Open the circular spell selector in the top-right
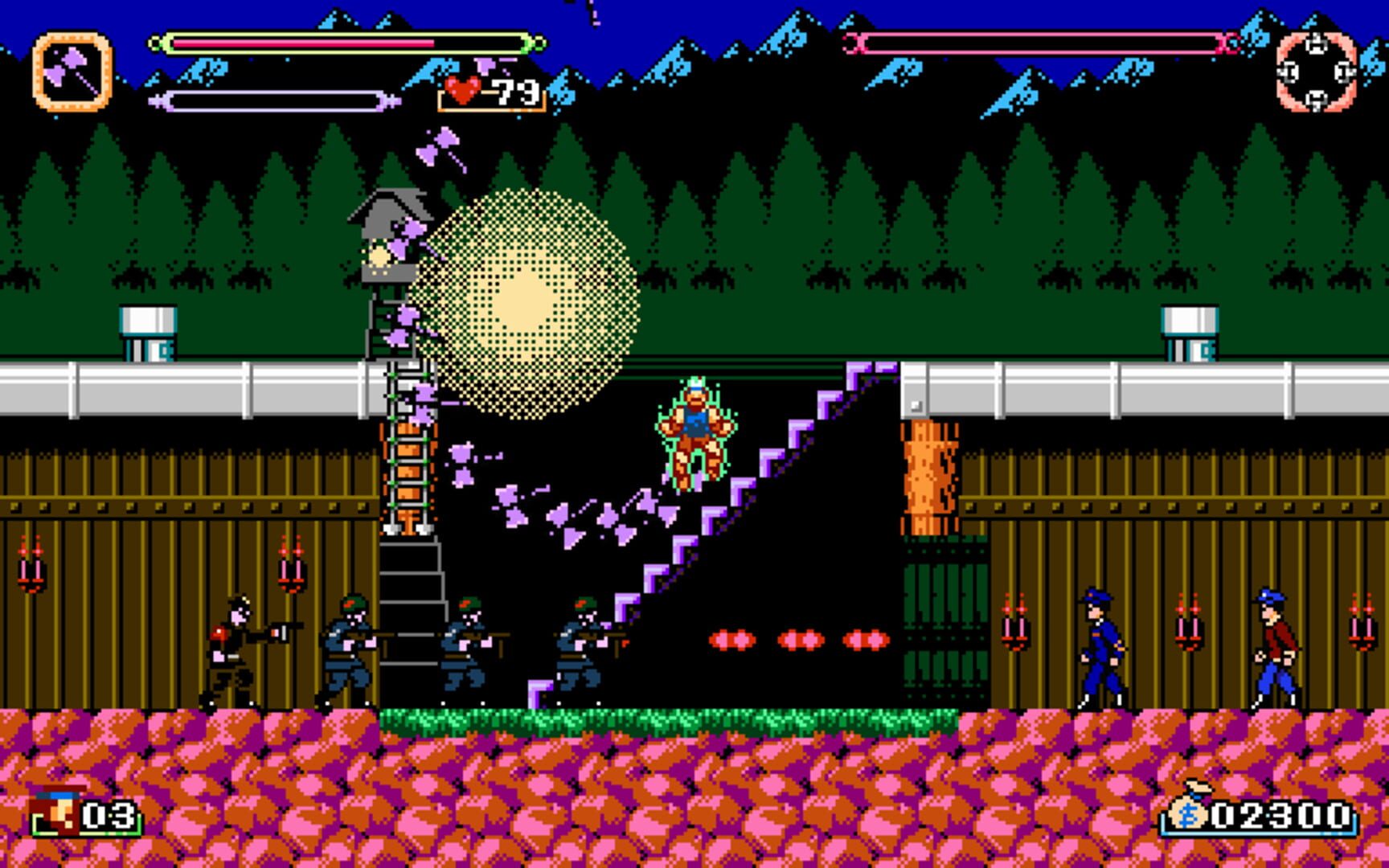 pos(1317,72)
